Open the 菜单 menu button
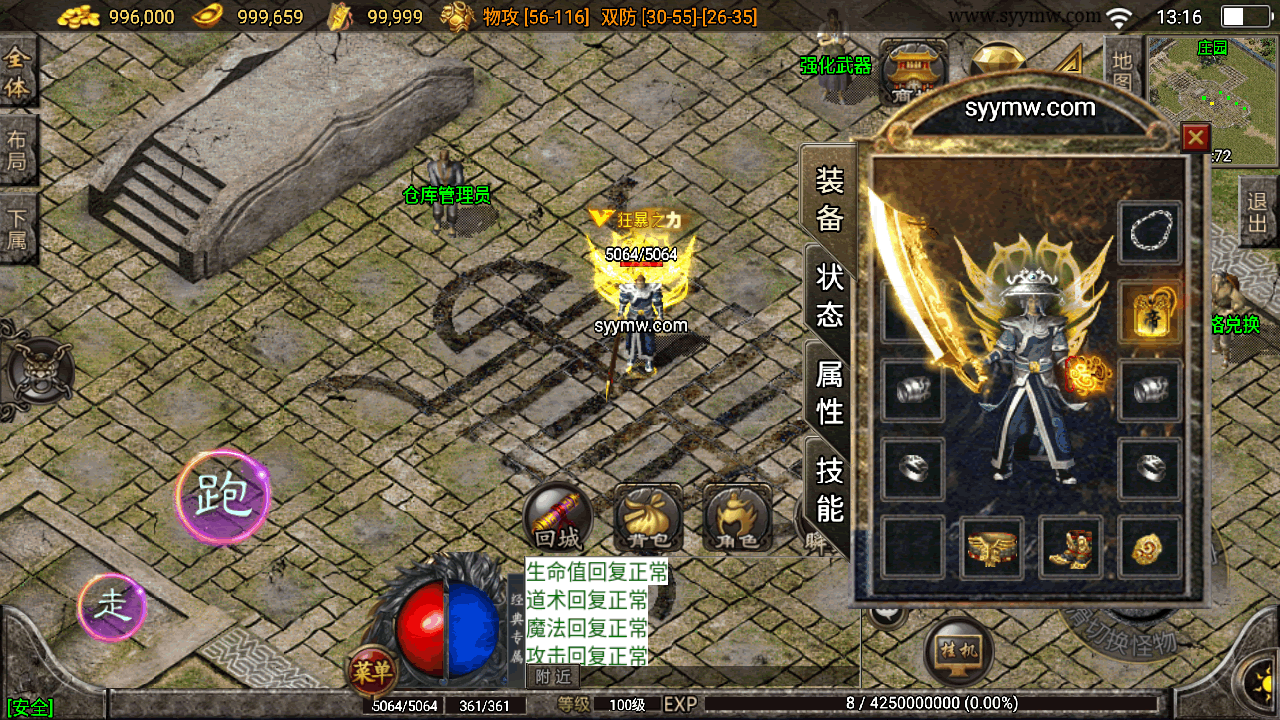Screen dimensions: 1280x720 [372, 672]
